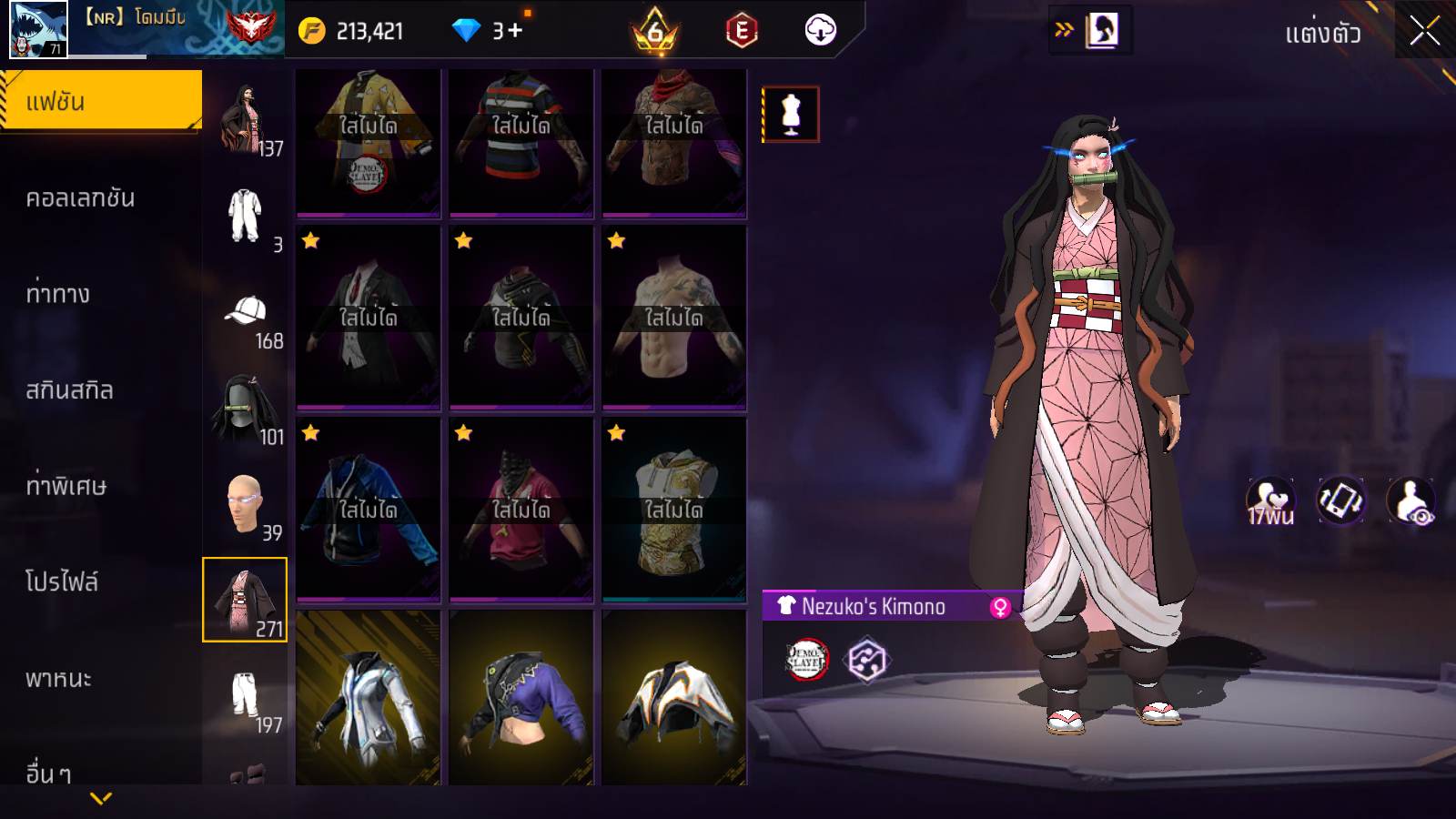
Task: Pick the white and silver jacket
Action: pos(369,697)
